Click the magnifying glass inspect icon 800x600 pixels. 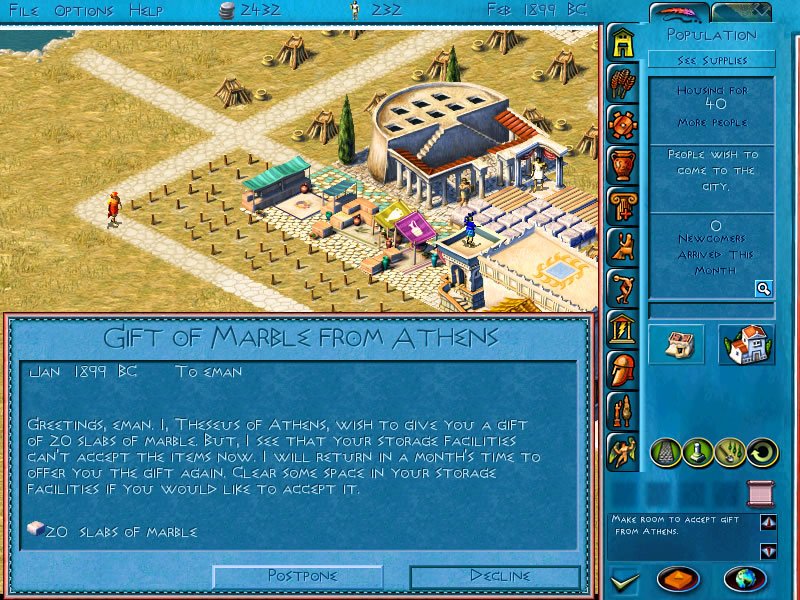763,289
